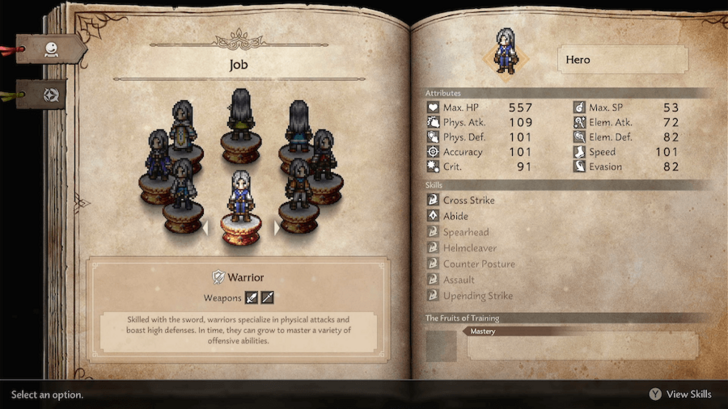Select the Cross Strike skill
728x409 pixels.
click(468, 200)
